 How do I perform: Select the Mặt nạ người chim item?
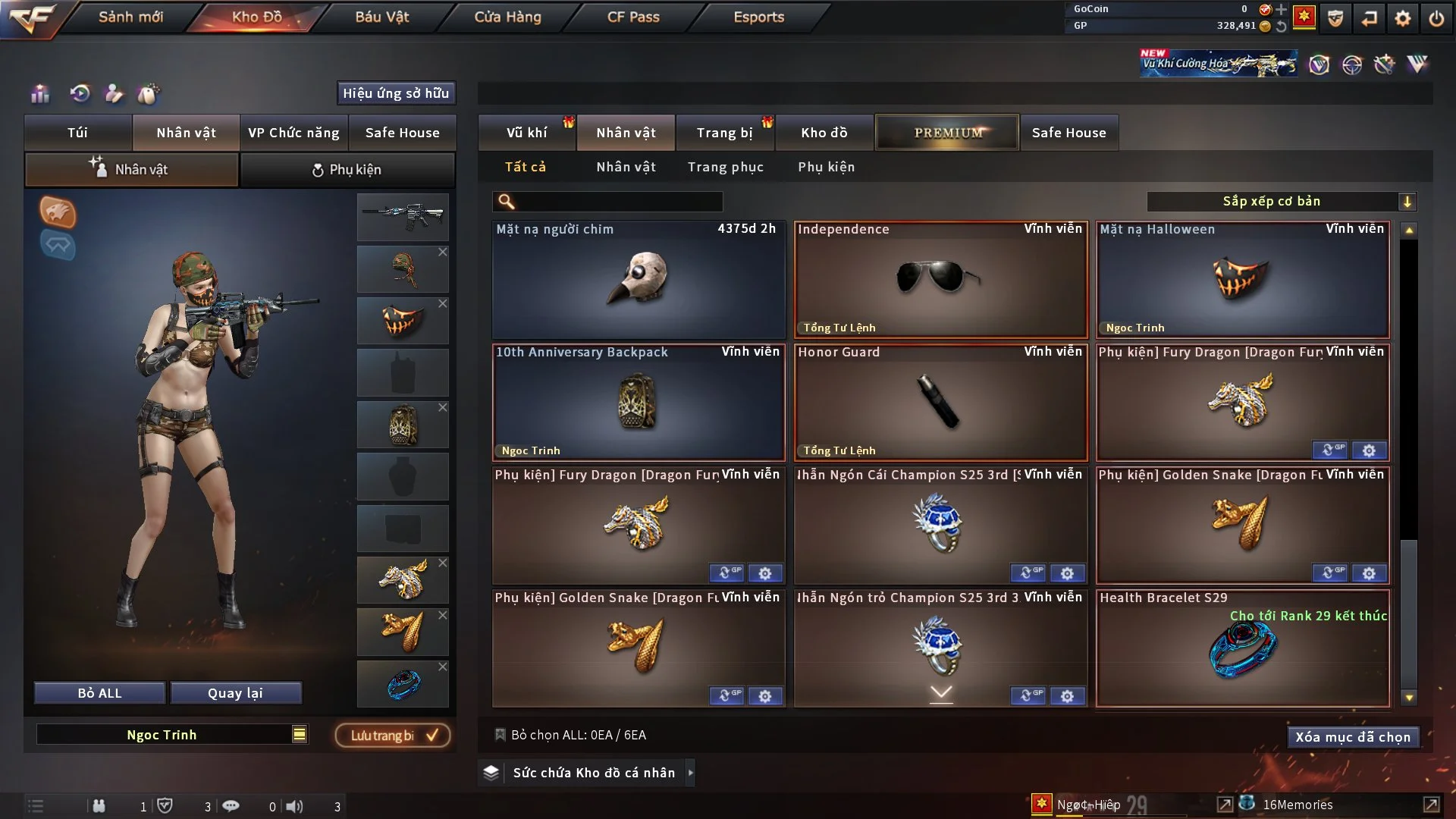click(639, 279)
